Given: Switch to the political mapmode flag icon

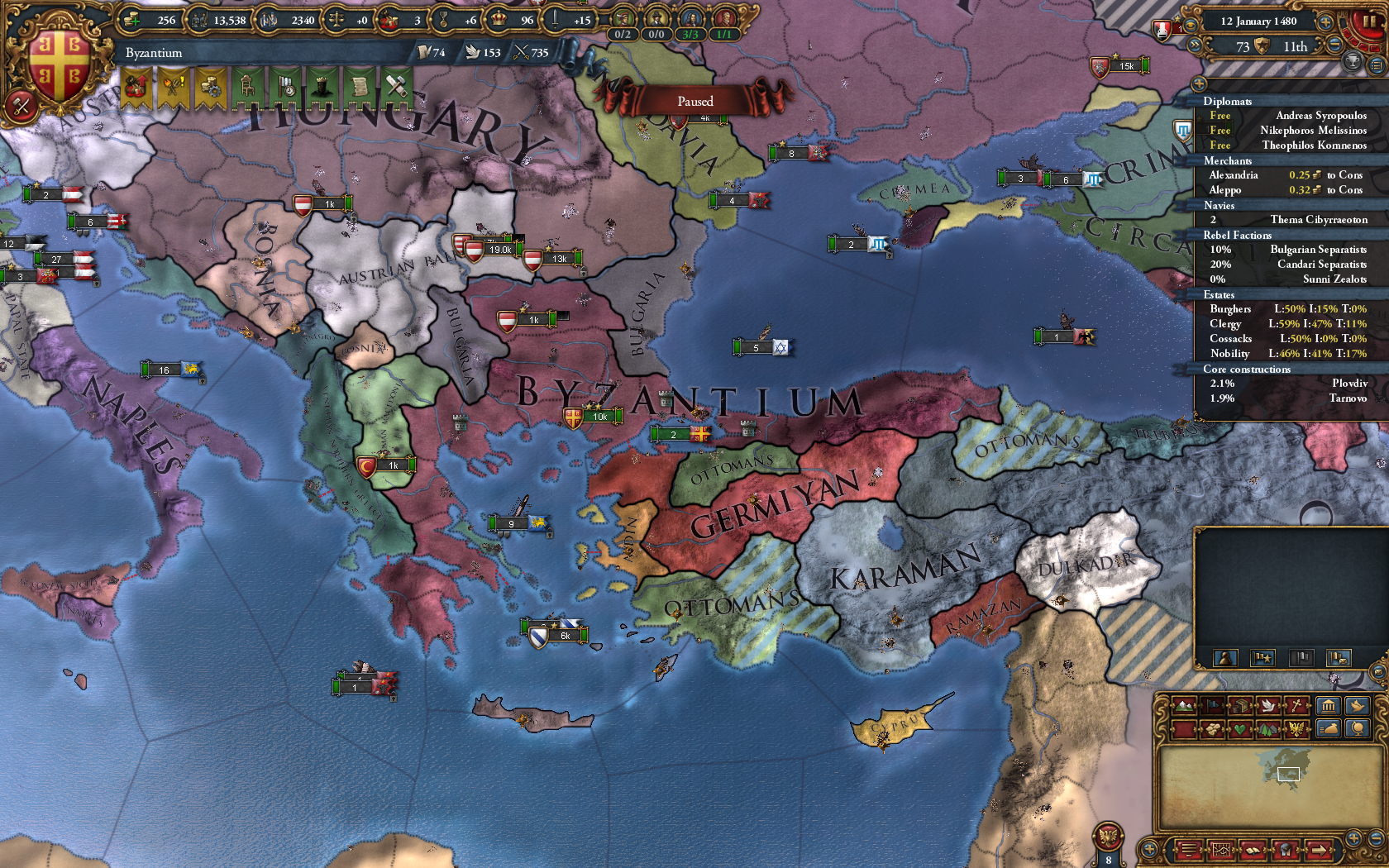Looking at the screenshot, I should coord(1213,705).
